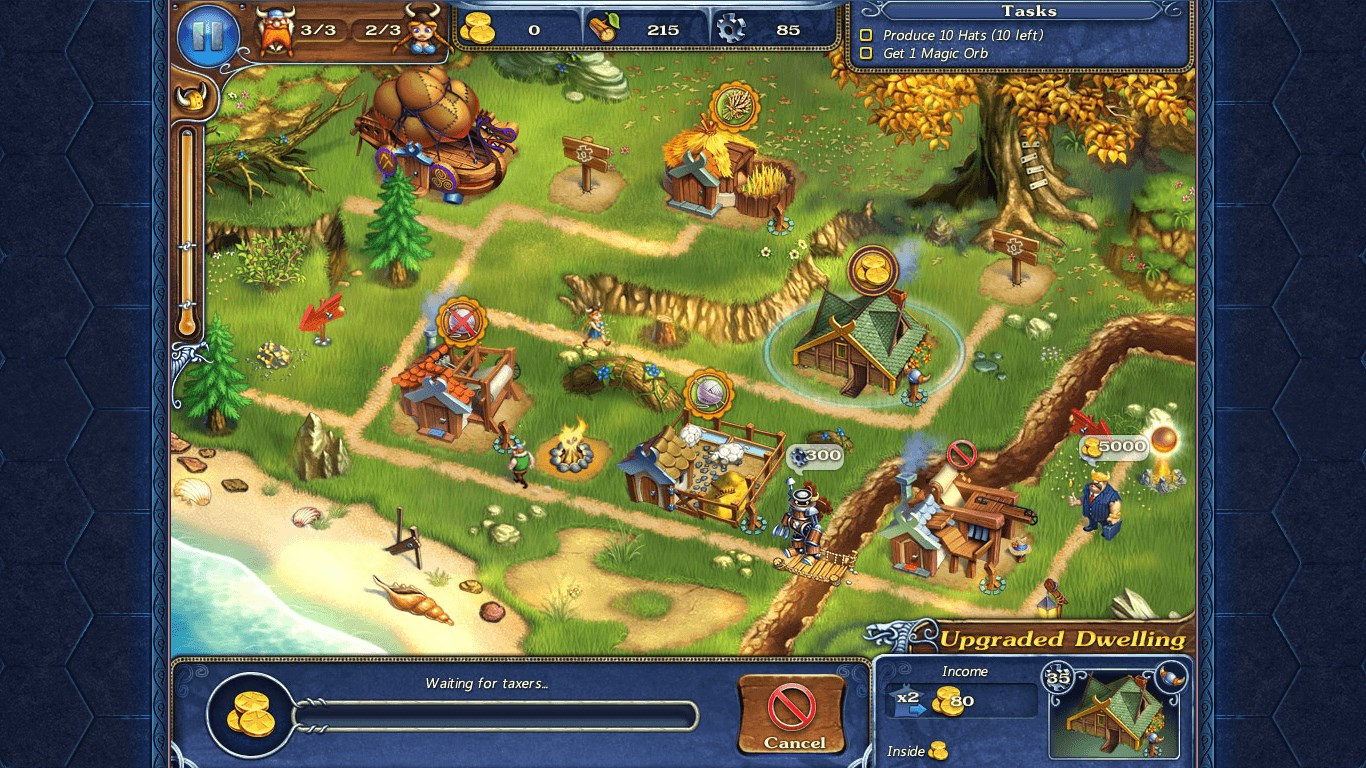1366x768 pixels.
Task: Click the red X bubble above the workshop
Action: pos(461,321)
